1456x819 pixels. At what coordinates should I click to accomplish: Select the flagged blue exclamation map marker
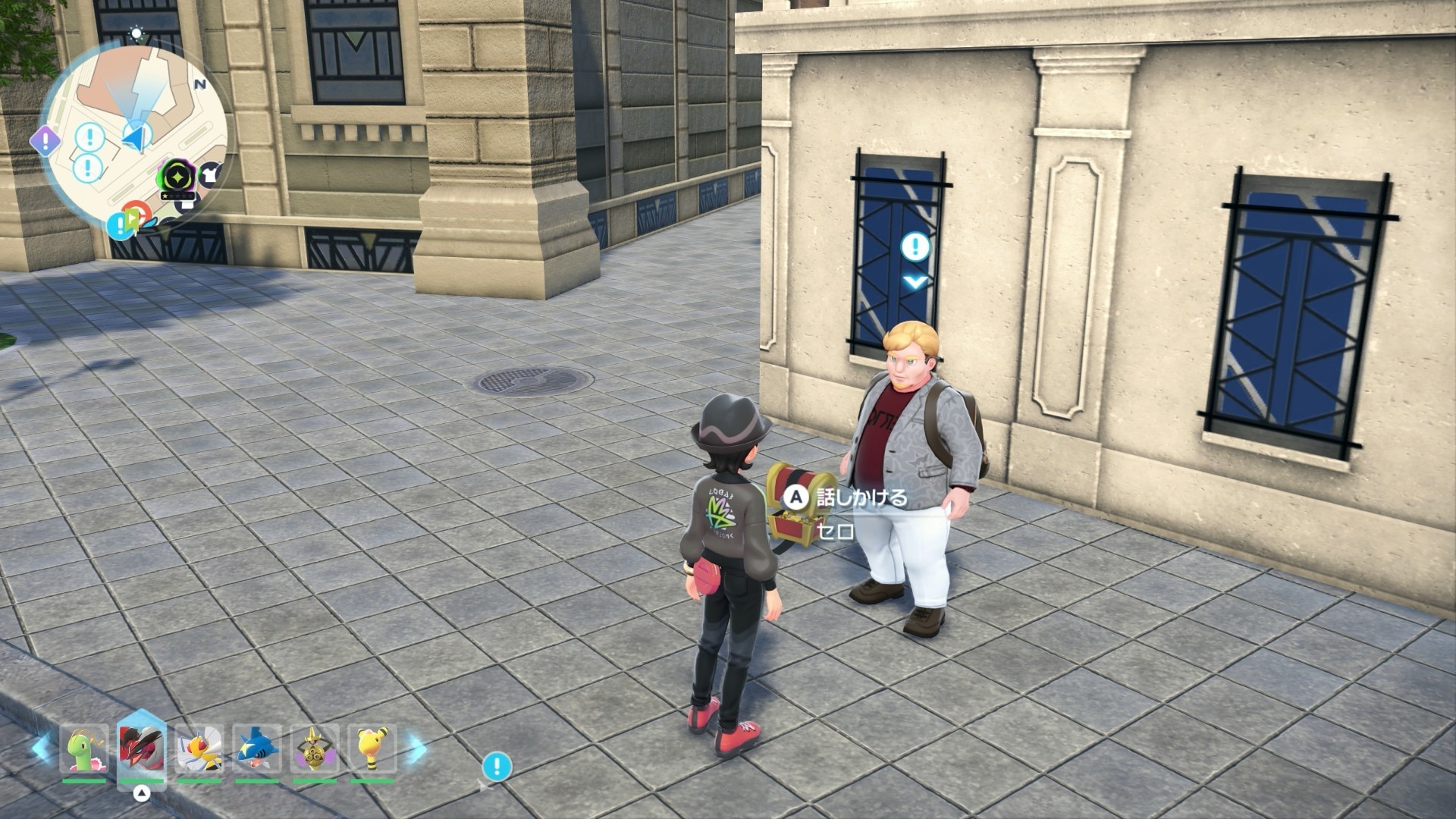click(x=121, y=224)
